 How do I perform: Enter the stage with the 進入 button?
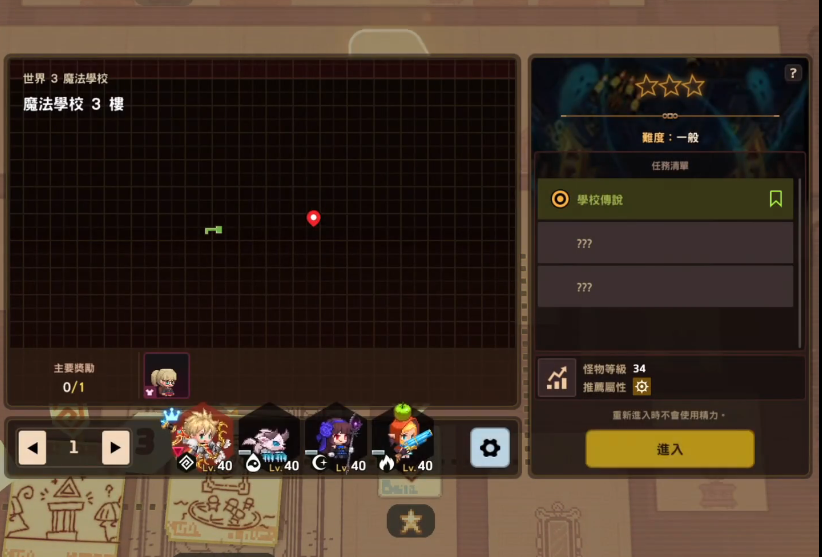pyautogui.click(x=669, y=449)
